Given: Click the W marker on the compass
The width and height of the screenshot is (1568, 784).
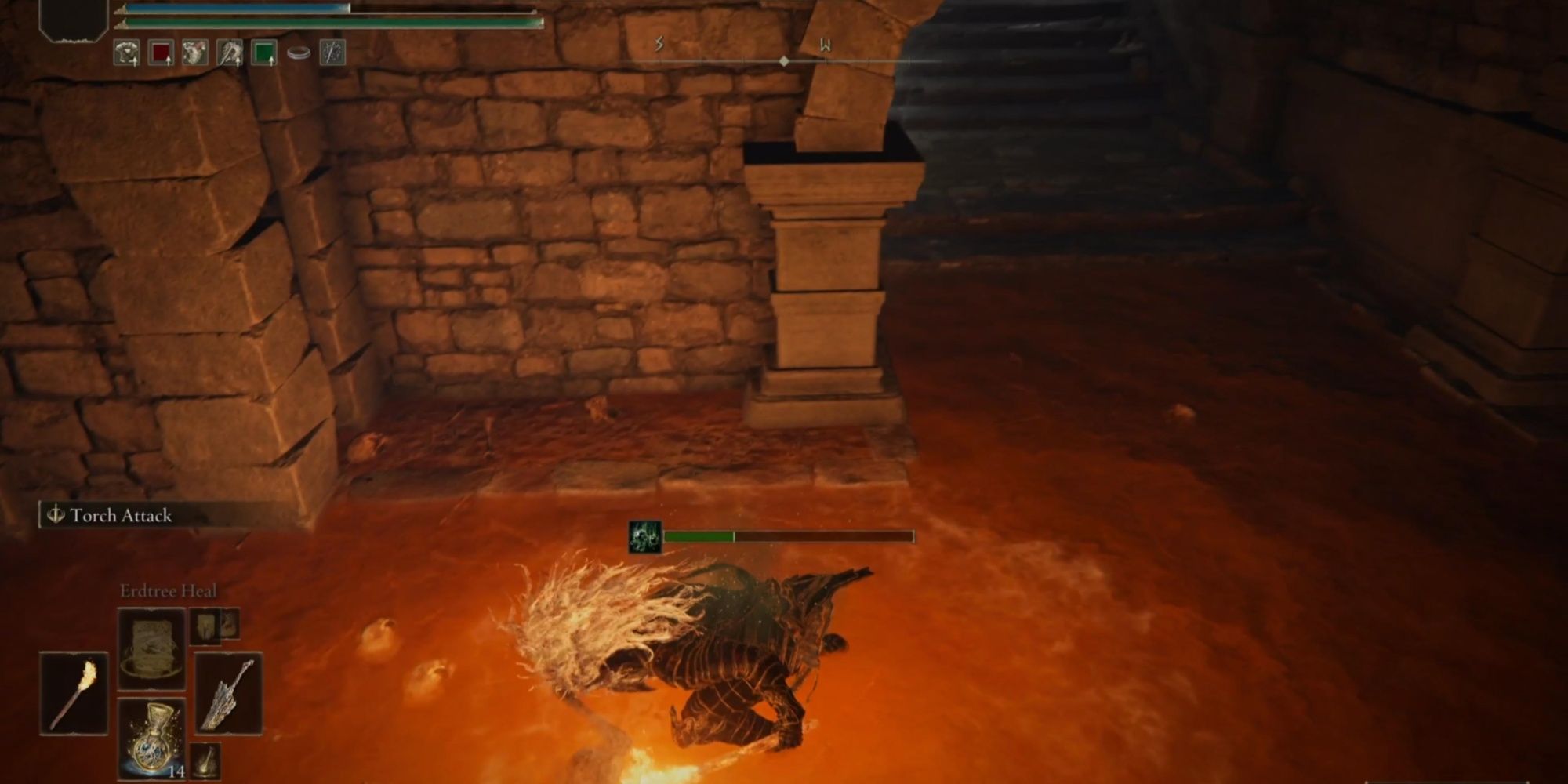Looking at the screenshot, I should (x=826, y=45).
